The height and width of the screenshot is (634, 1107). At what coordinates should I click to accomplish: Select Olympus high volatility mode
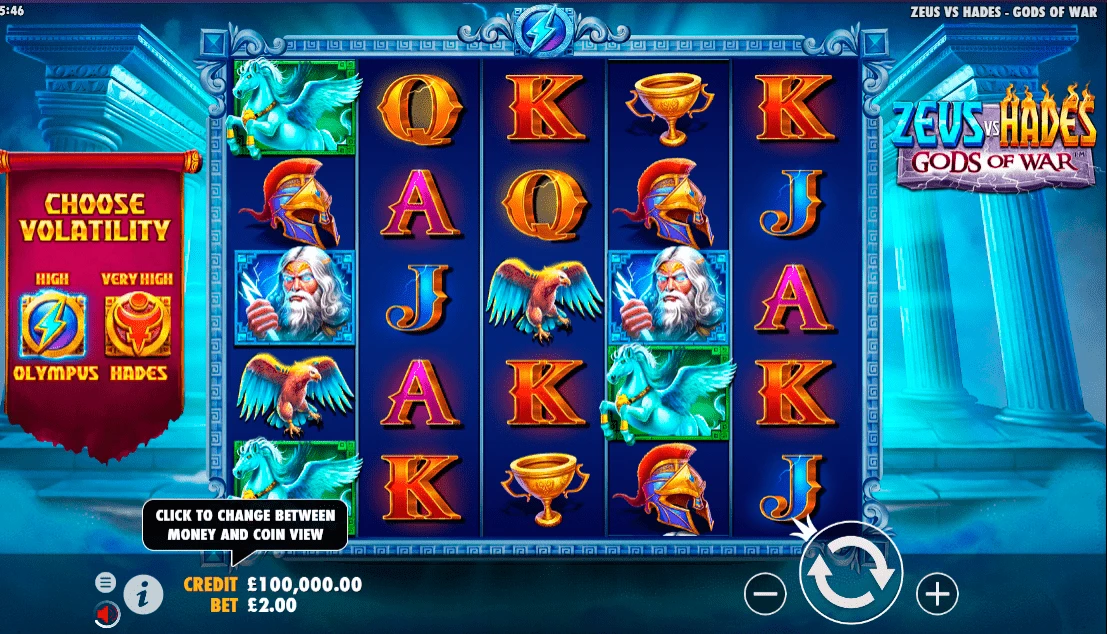(45, 325)
